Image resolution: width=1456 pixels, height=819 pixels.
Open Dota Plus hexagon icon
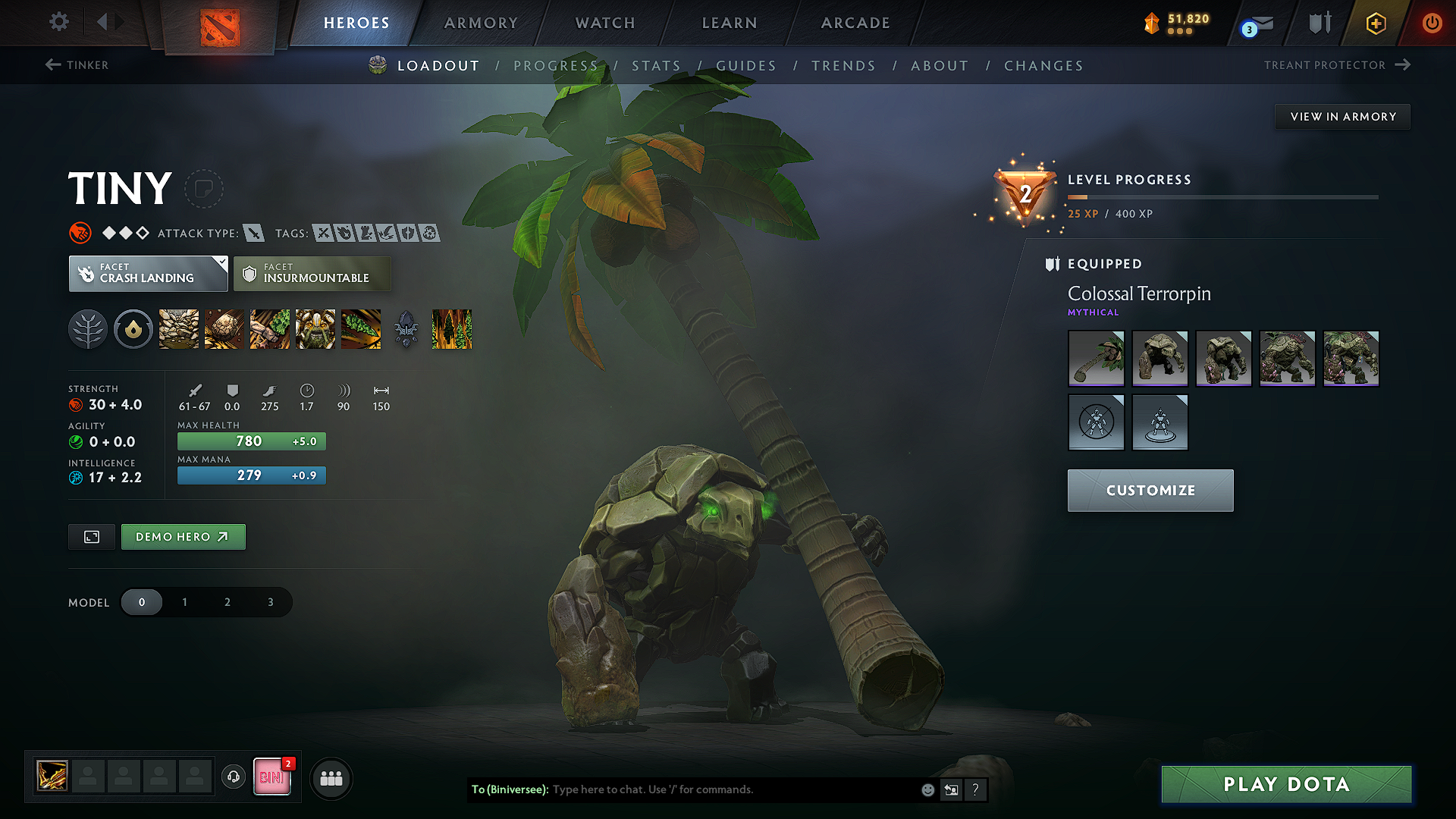click(1374, 23)
